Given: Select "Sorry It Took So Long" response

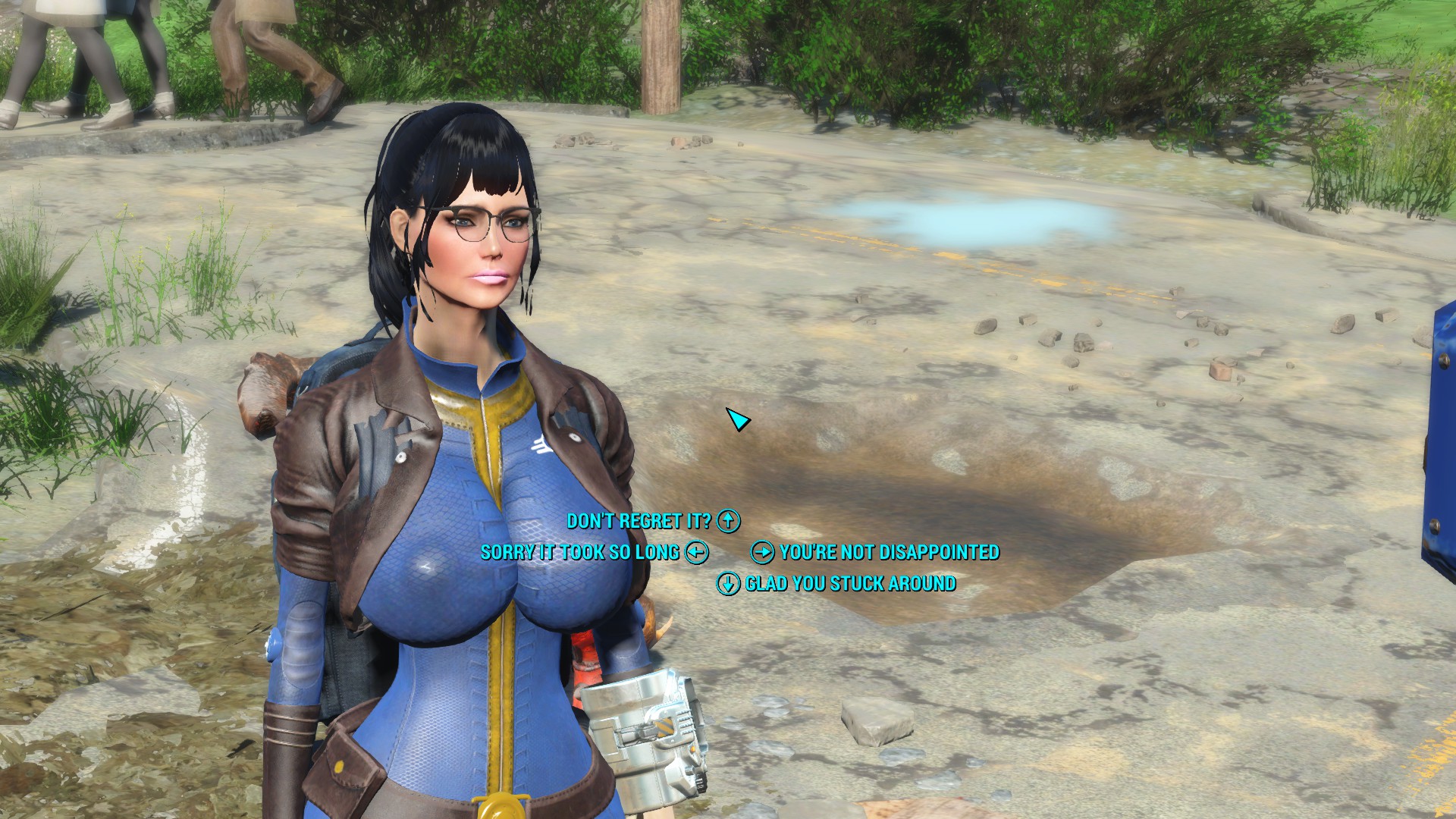Looking at the screenshot, I should (x=580, y=552).
